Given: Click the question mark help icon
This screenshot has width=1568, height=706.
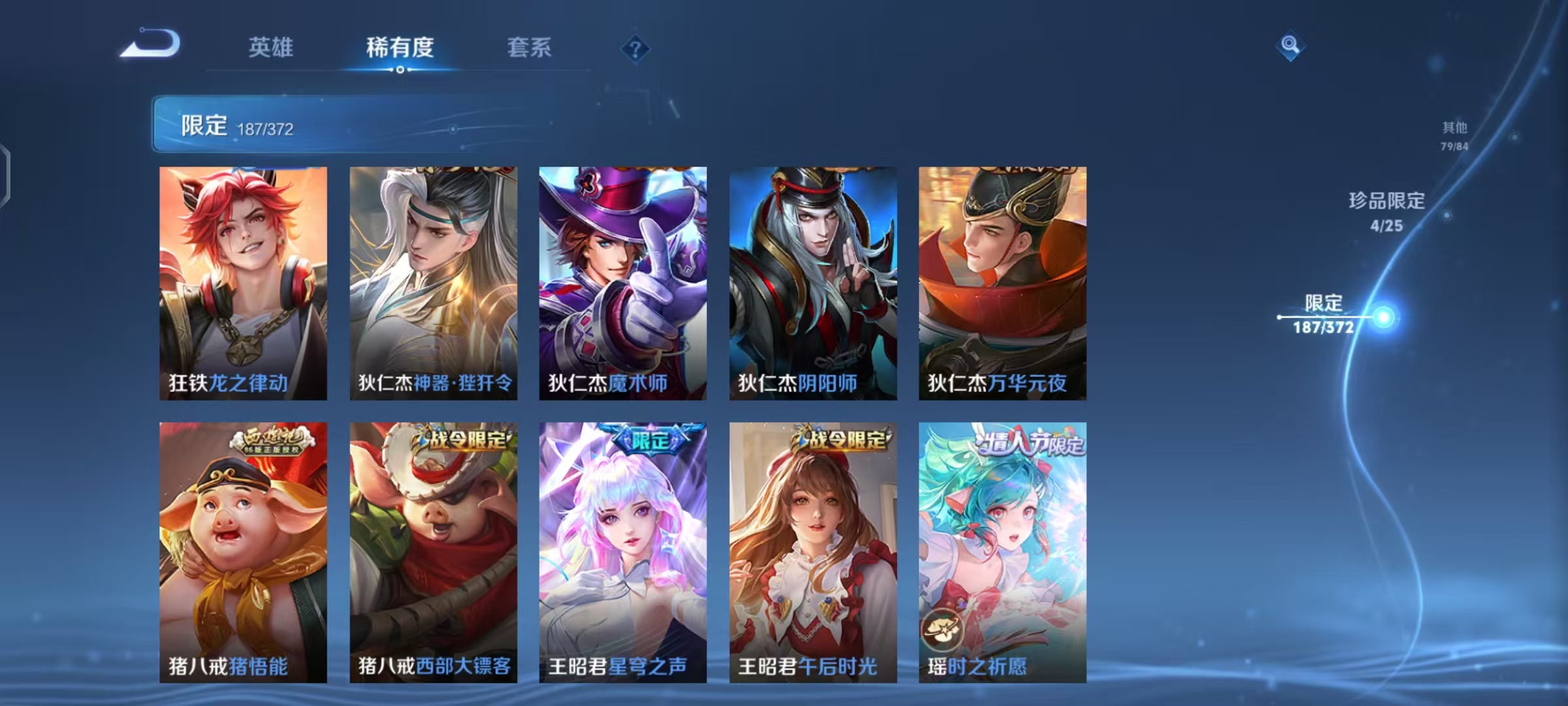Looking at the screenshot, I should 634,50.
